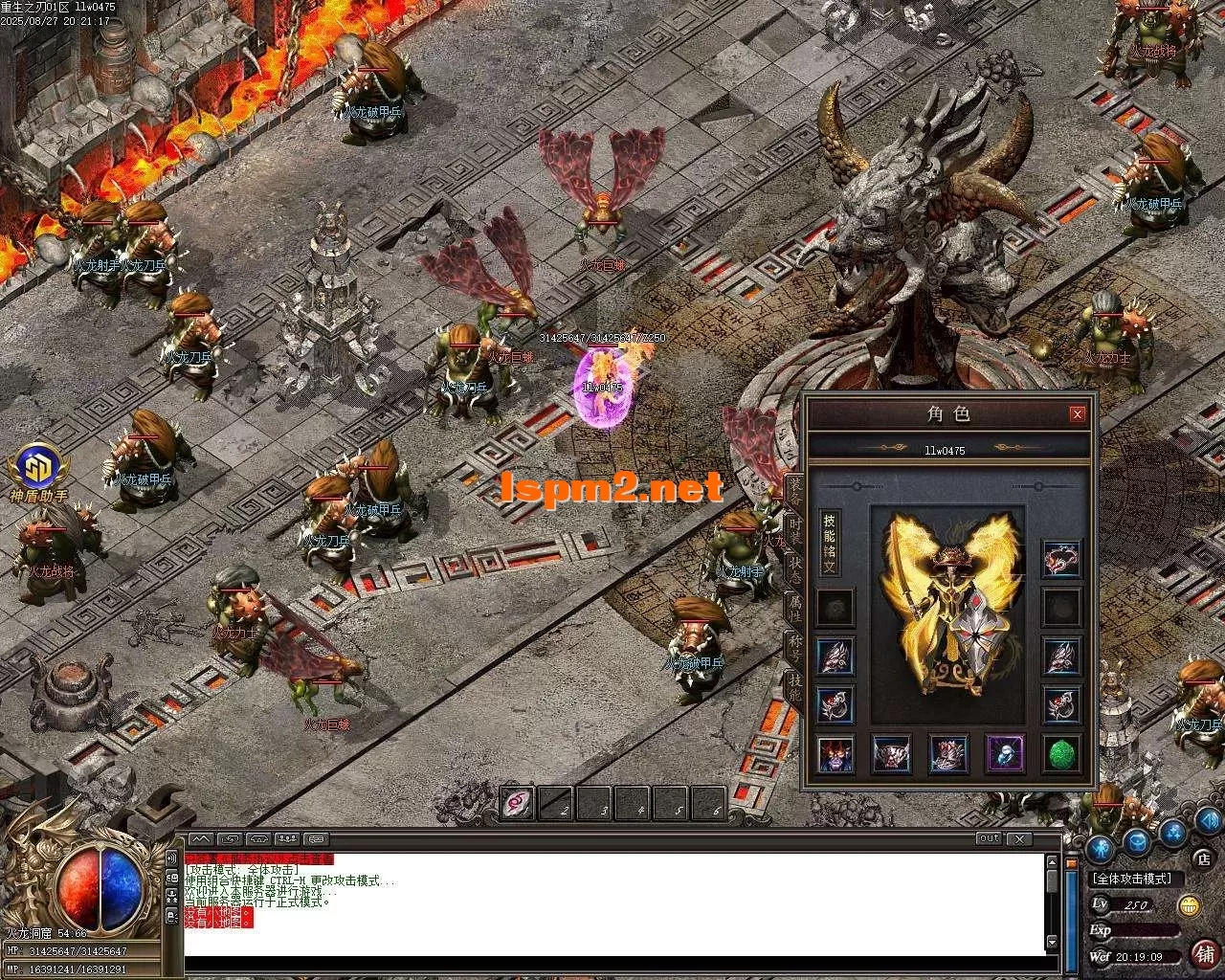
Task: Close the 角色 character panel
Action: 1078,414
